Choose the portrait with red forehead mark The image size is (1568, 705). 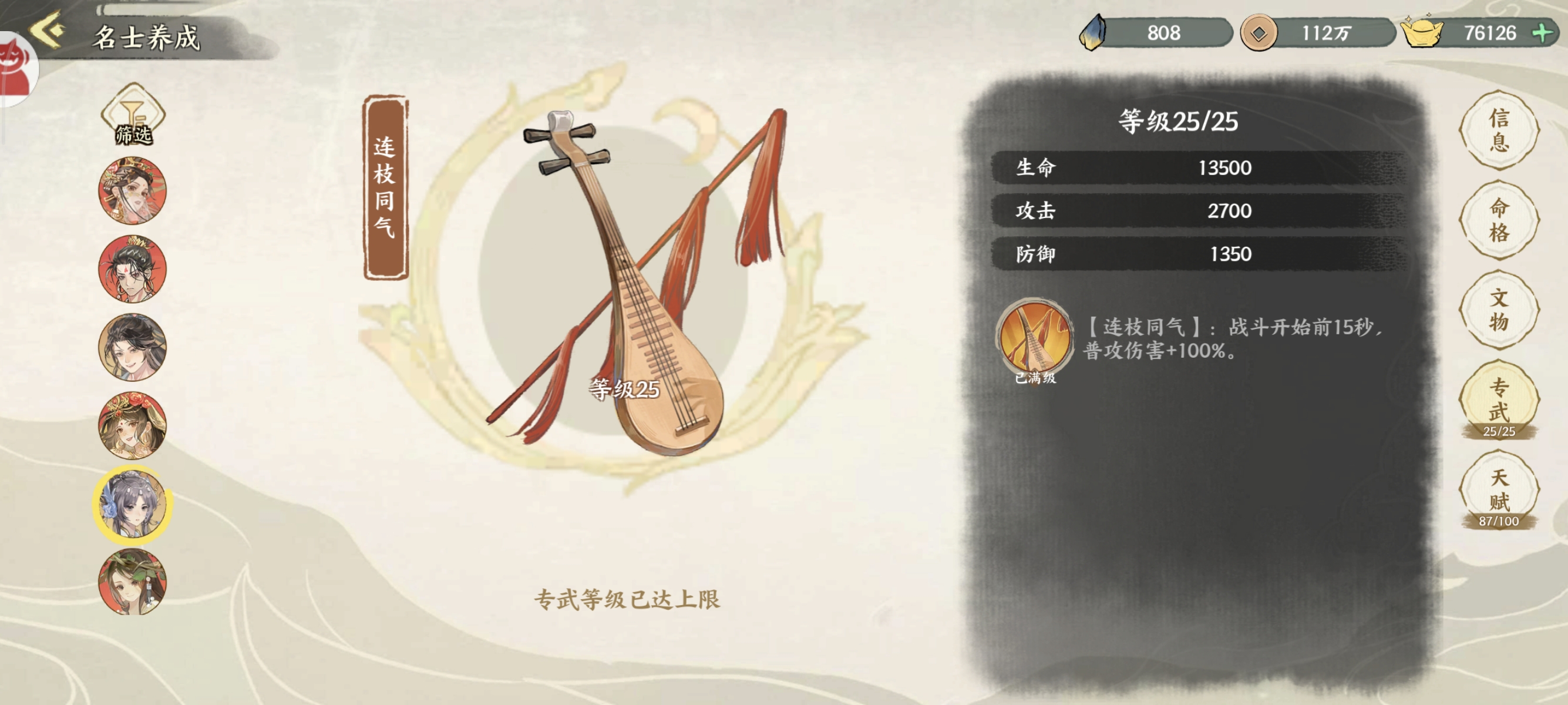point(133,269)
